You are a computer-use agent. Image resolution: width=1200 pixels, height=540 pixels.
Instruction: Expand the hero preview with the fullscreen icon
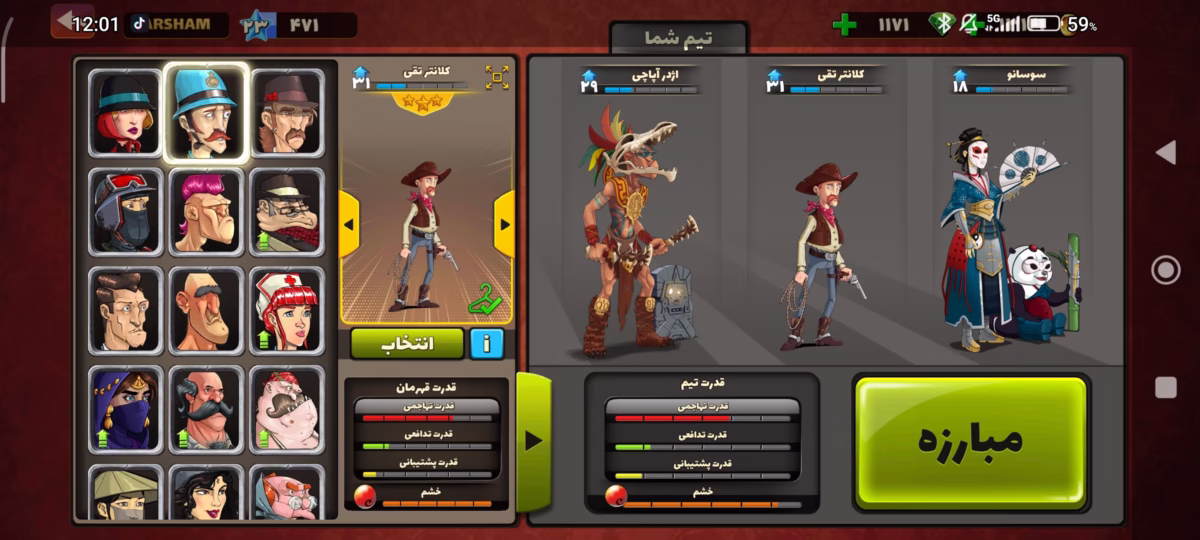click(497, 77)
